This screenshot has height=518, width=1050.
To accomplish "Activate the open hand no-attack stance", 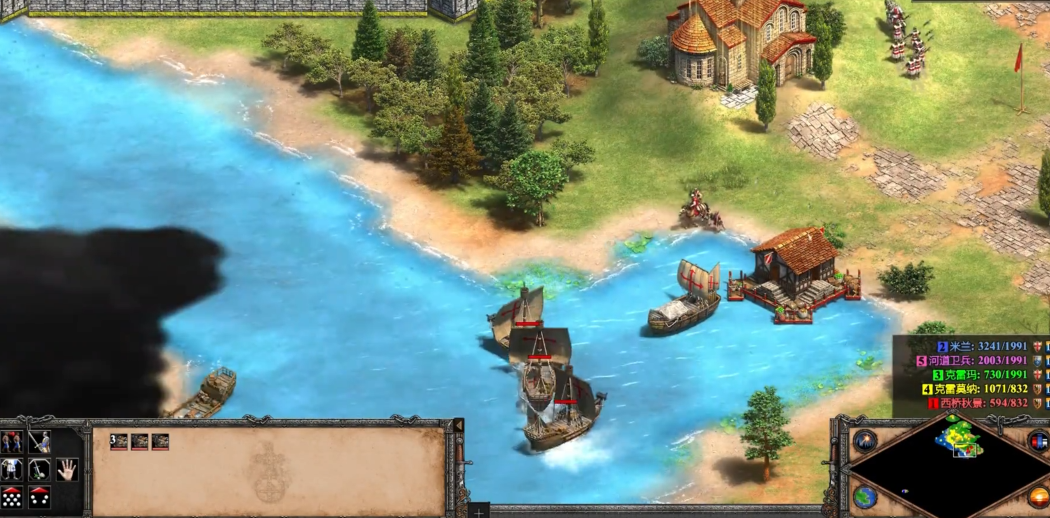I will click(66, 469).
